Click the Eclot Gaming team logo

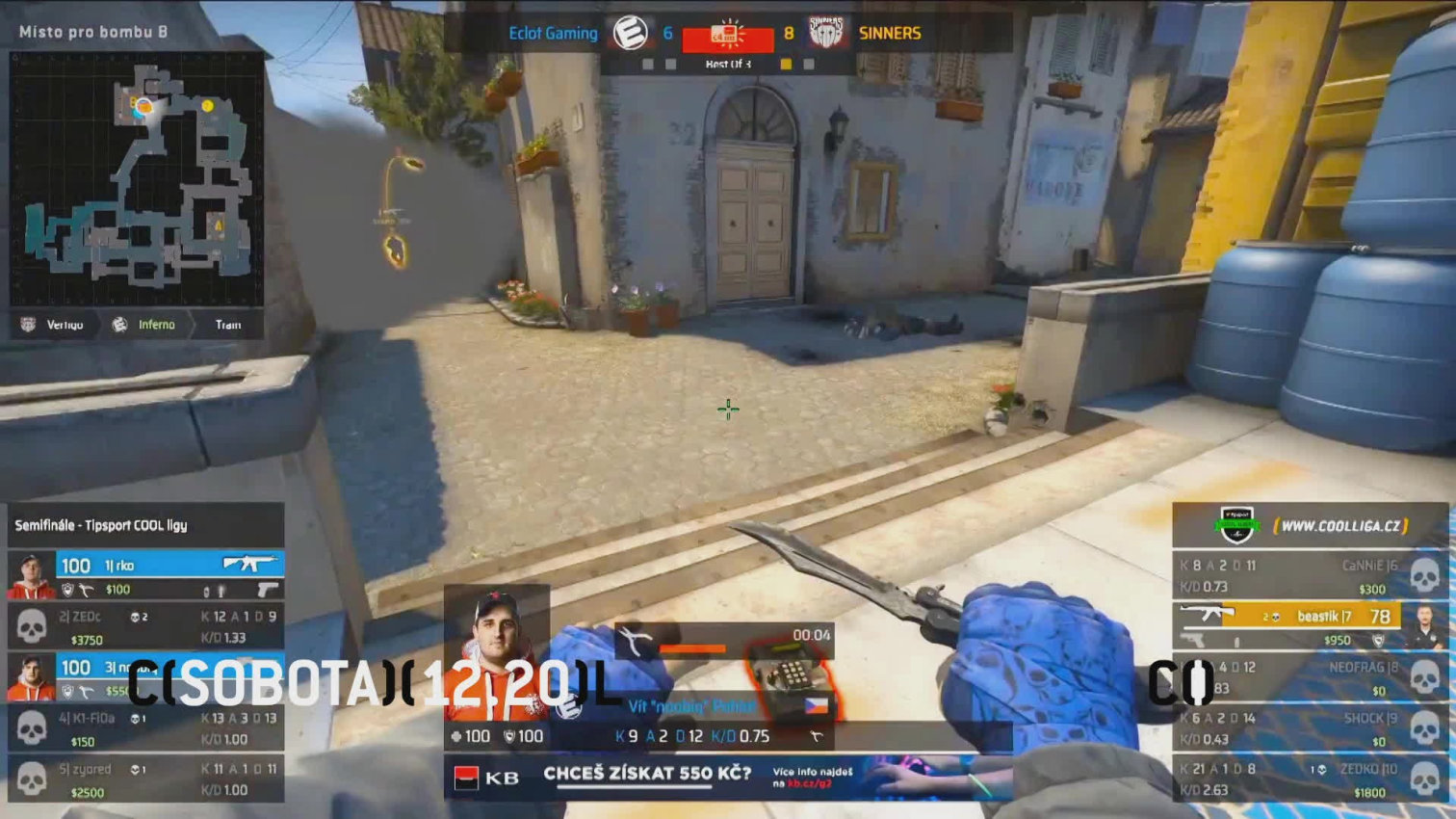pyautogui.click(x=630, y=33)
